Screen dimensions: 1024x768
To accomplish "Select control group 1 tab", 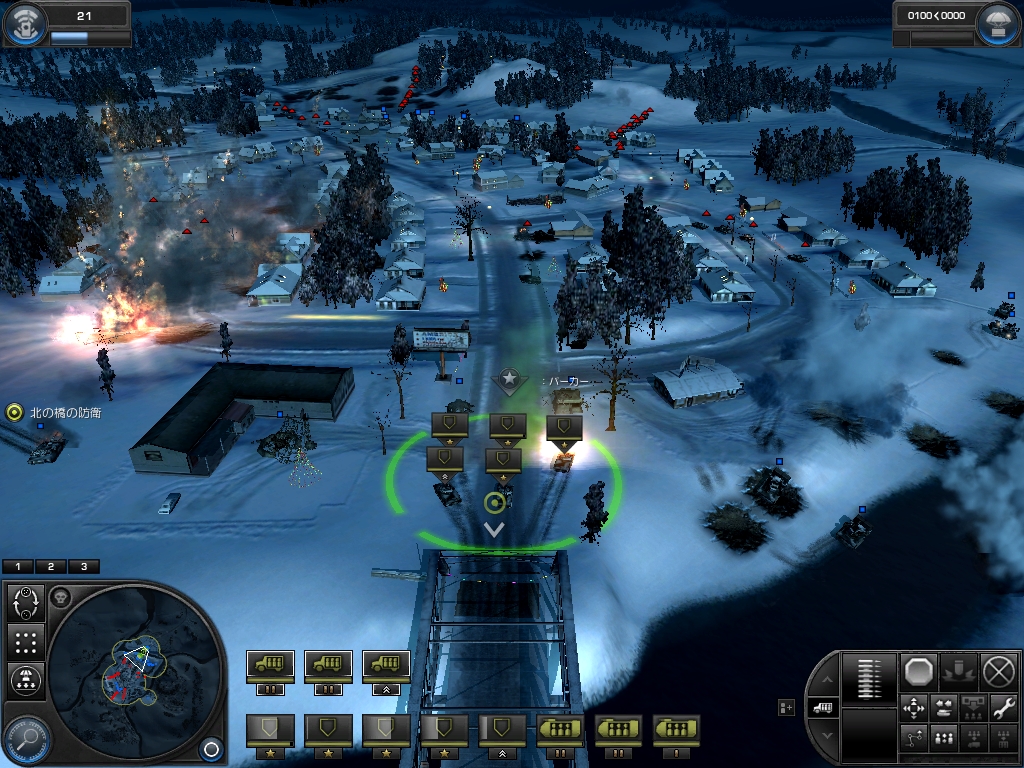I will click(x=18, y=566).
